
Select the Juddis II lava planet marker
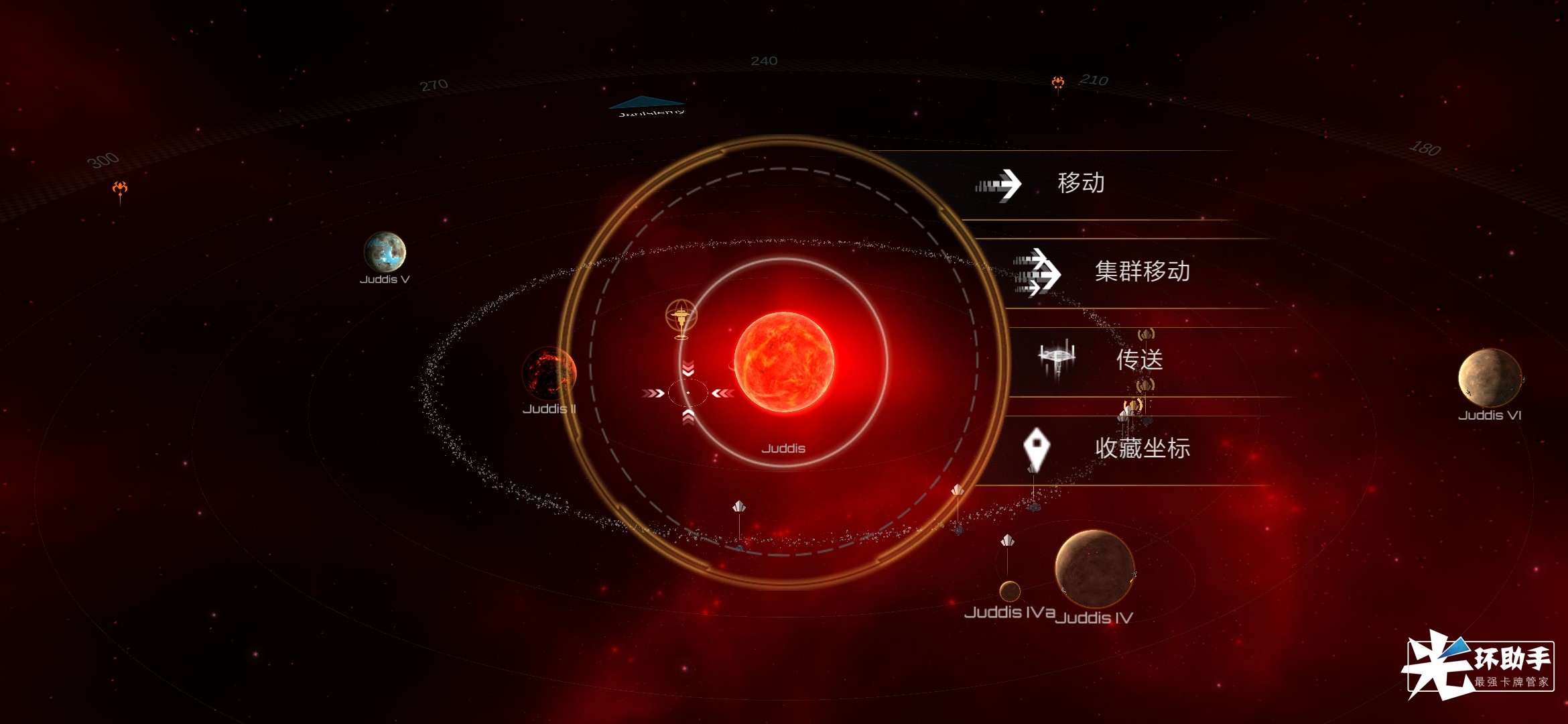pos(548,374)
